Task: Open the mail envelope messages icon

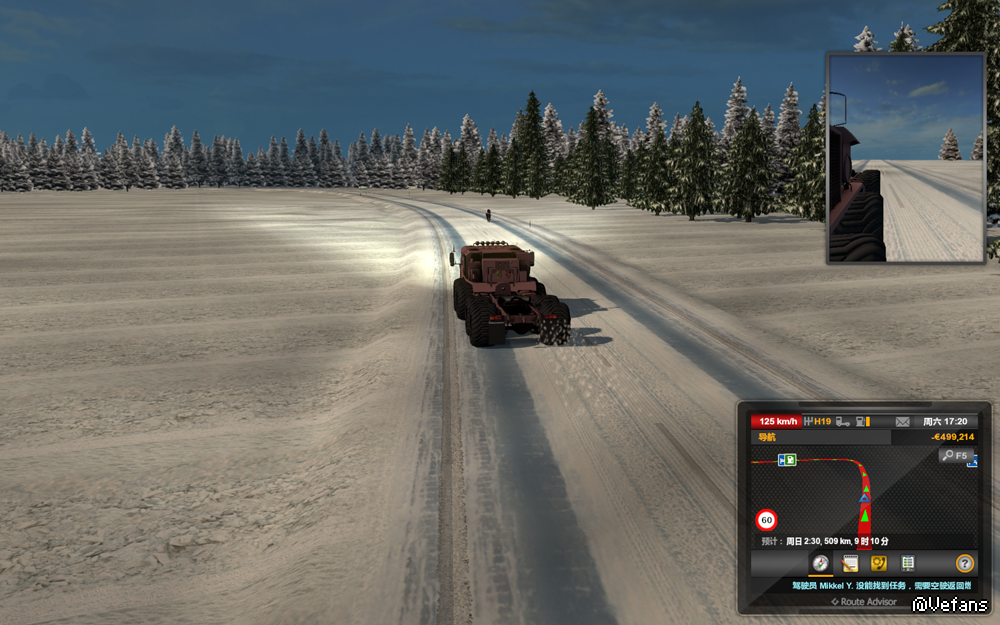Action: 902,422
